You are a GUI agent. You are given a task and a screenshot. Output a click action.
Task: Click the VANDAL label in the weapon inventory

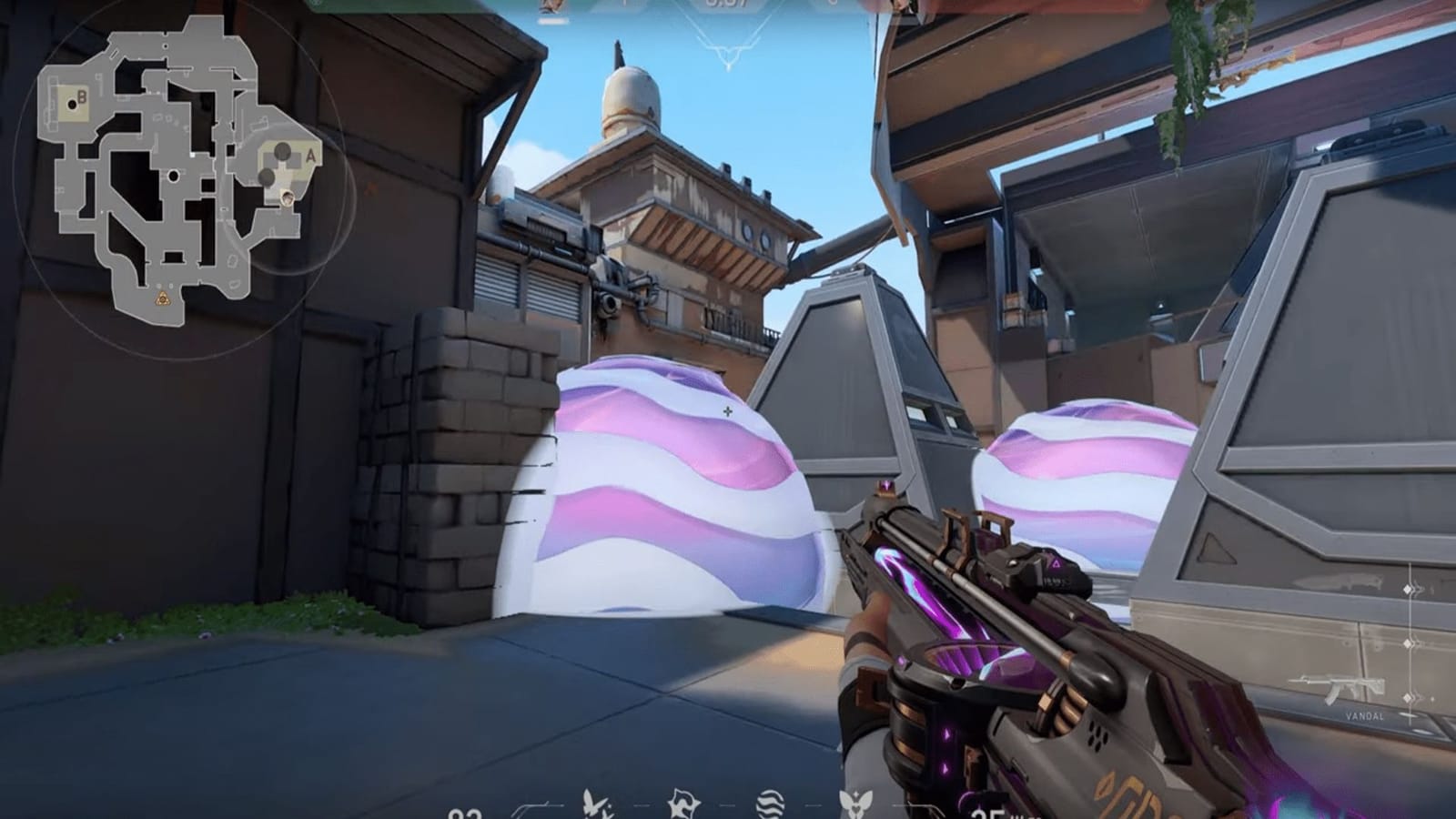[1365, 718]
